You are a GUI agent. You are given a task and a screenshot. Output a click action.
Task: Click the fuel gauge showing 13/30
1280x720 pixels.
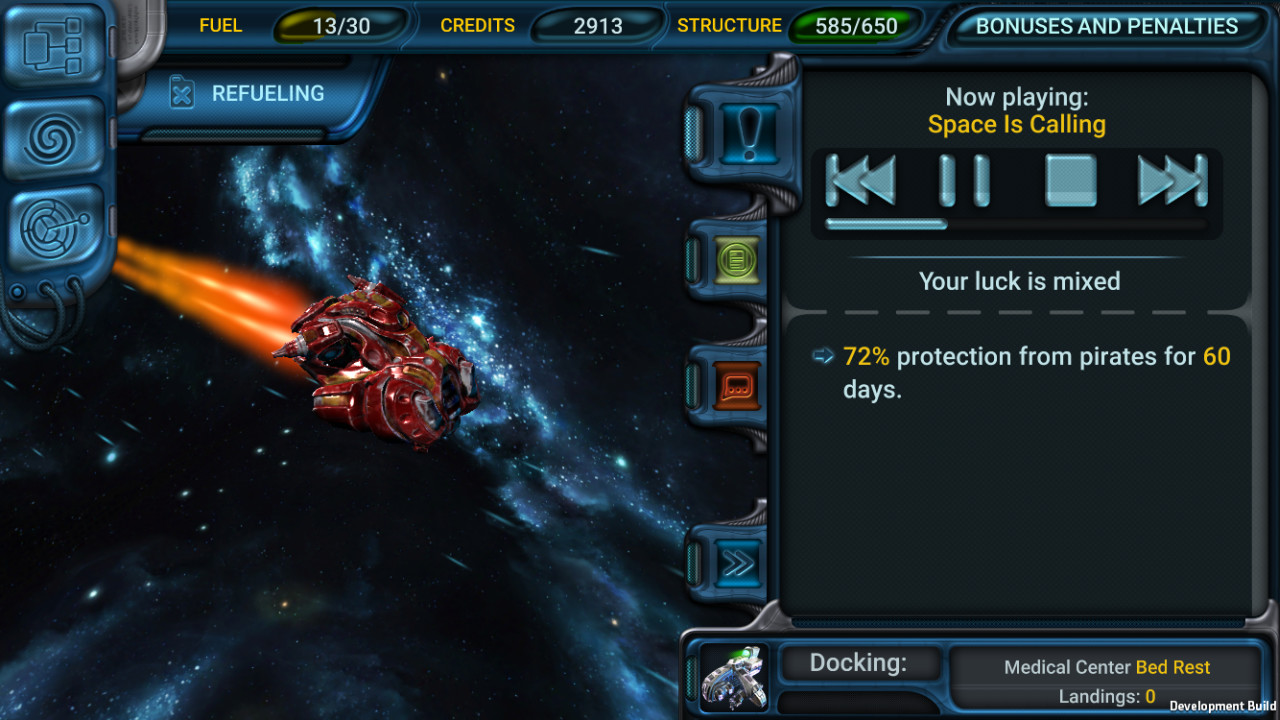click(x=340, y=25)
